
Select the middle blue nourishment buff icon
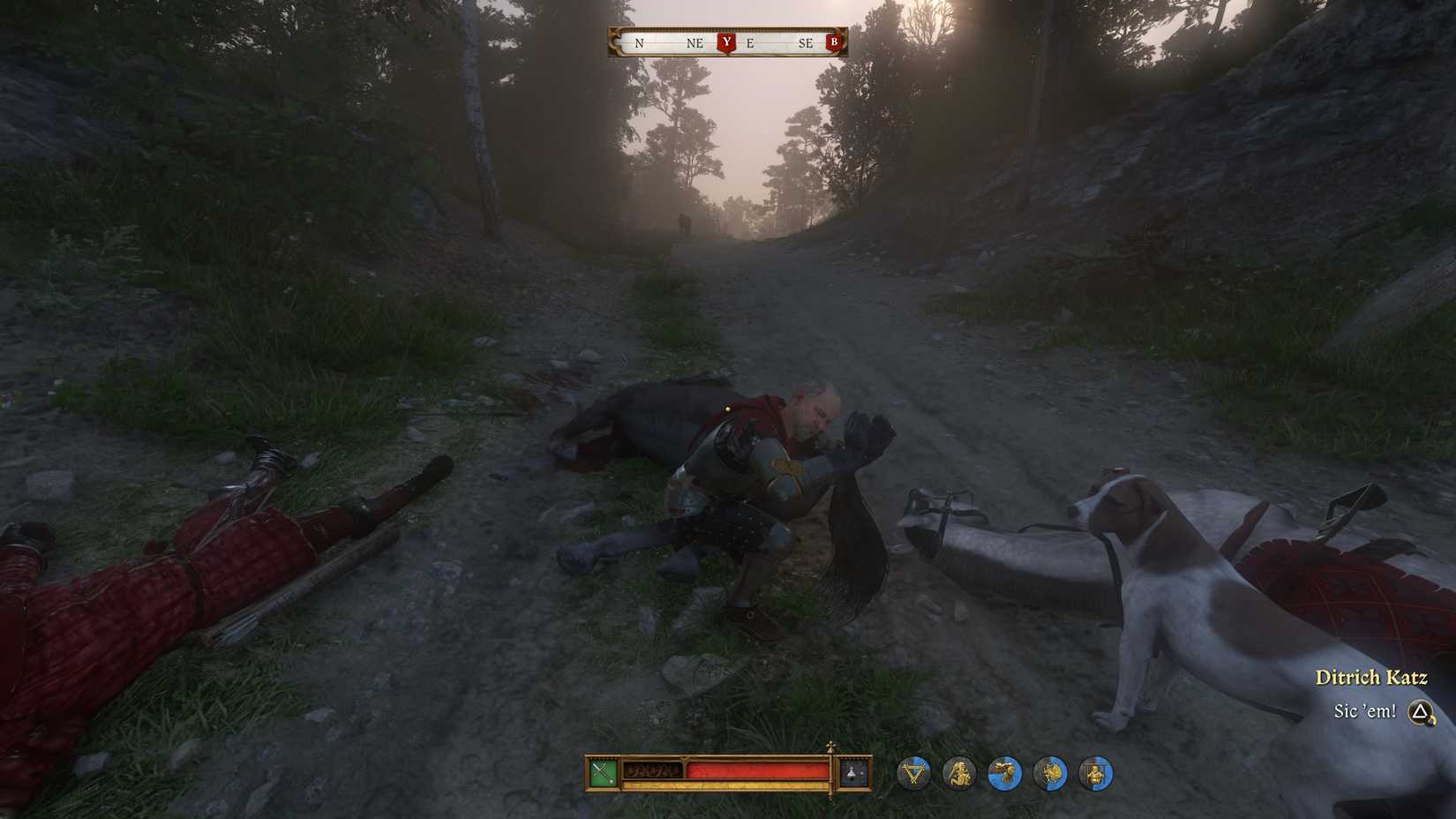point(1004,774)
